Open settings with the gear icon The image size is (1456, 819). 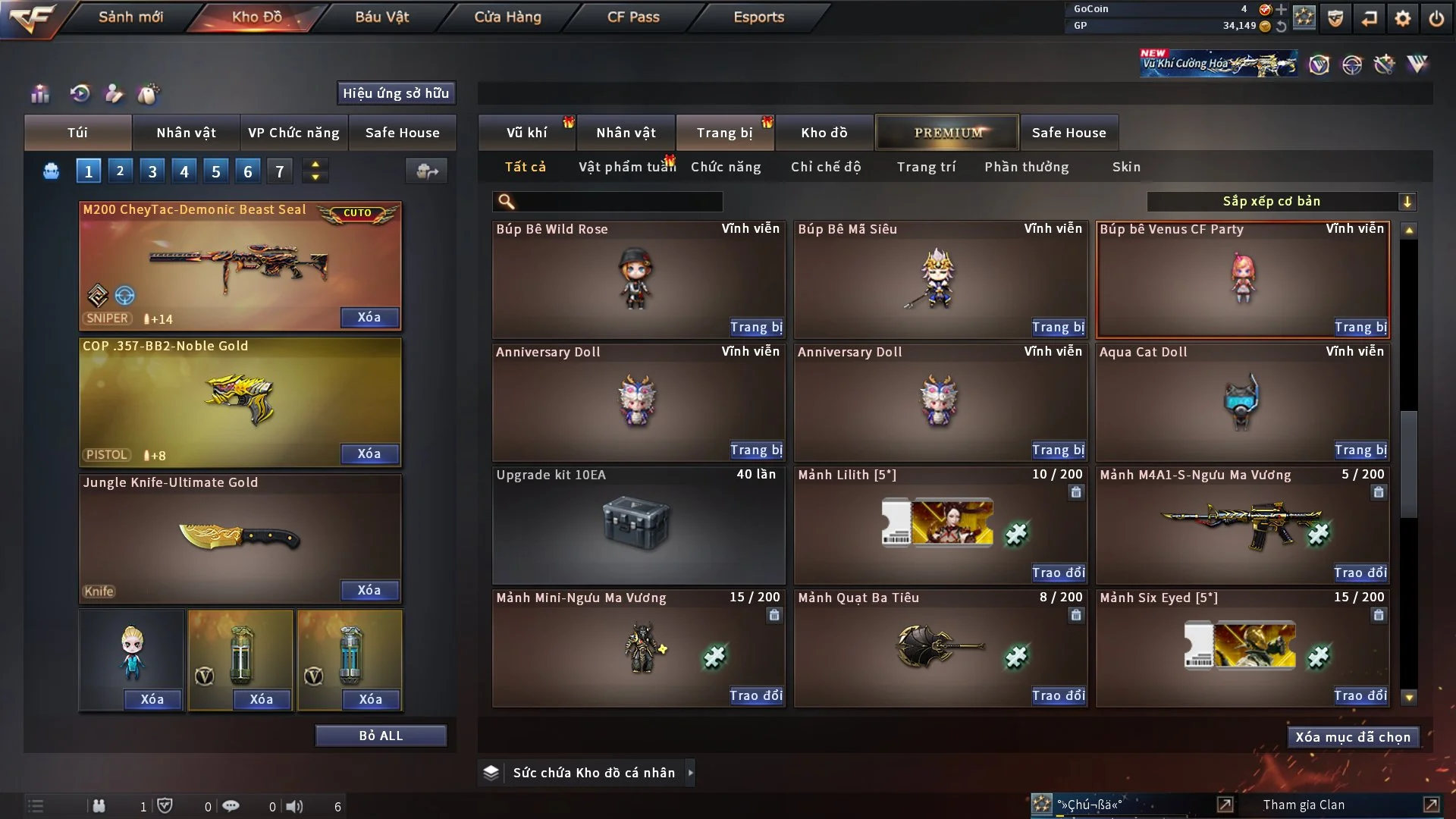coord(1403,17)
